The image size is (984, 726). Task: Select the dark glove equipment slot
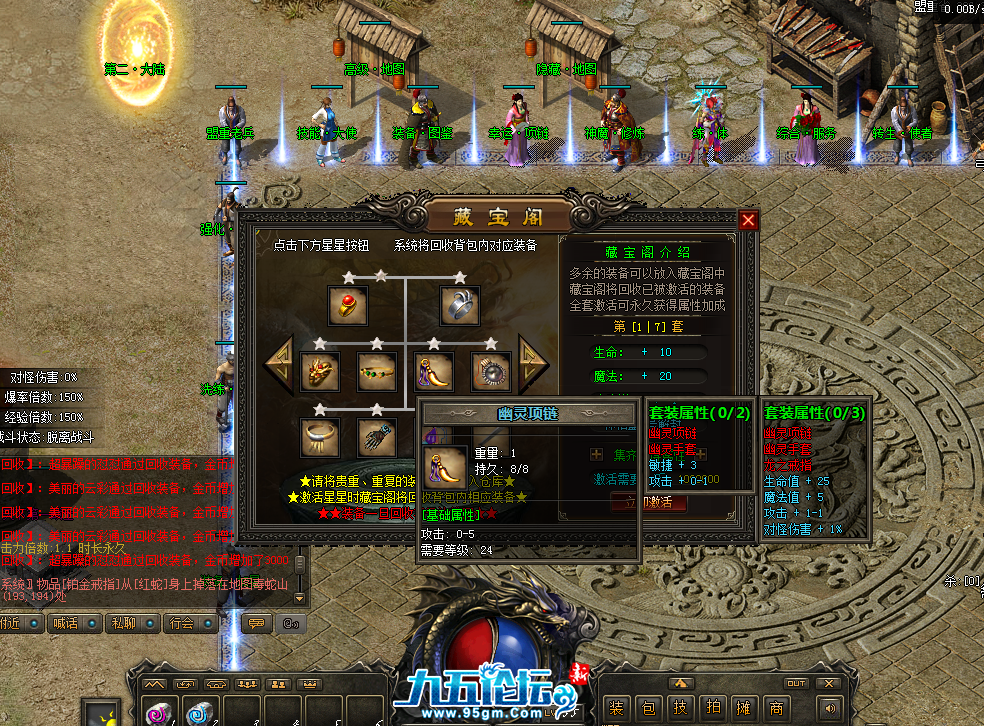coord(377,437)
